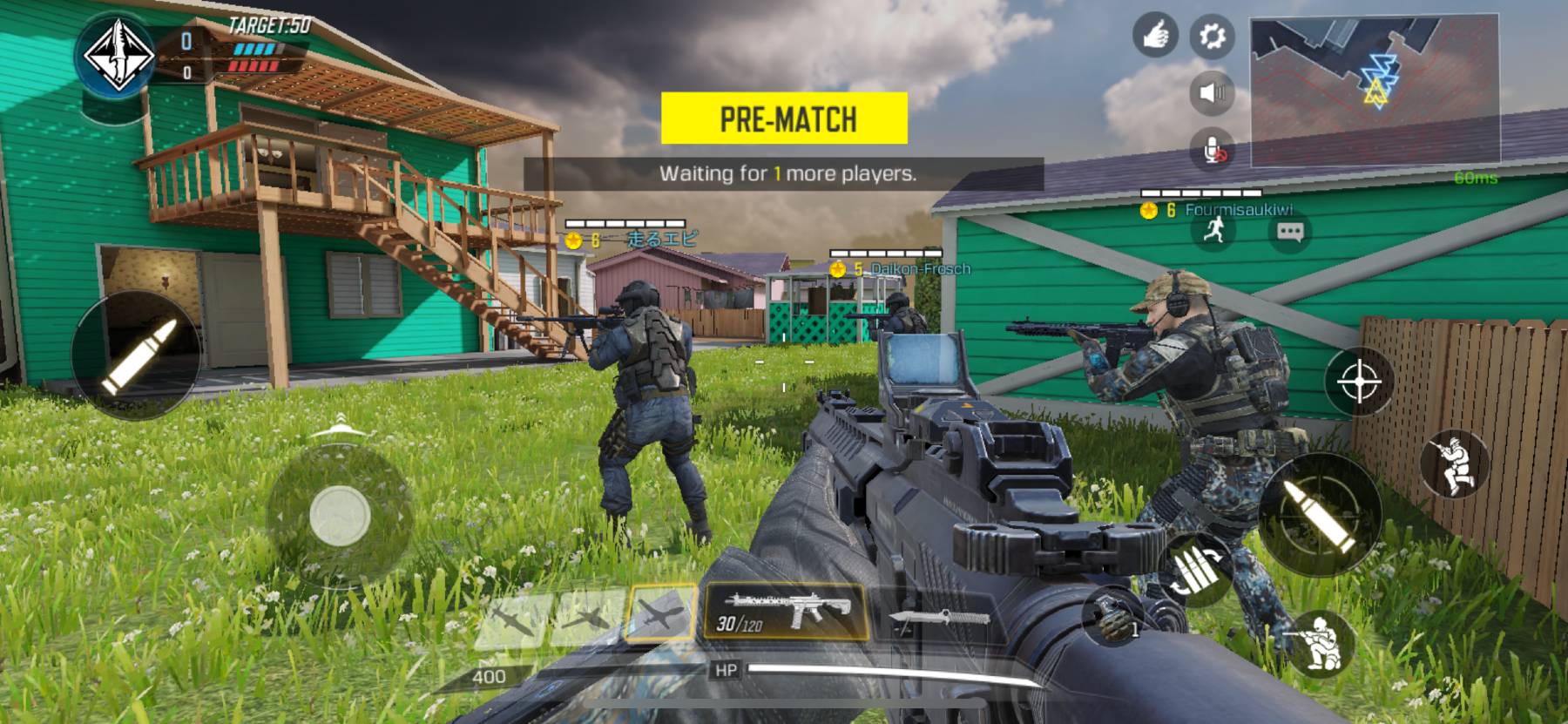Throw the frag grenade
Viewport: 1568px width, 724px height.
tap(1113, 616)
